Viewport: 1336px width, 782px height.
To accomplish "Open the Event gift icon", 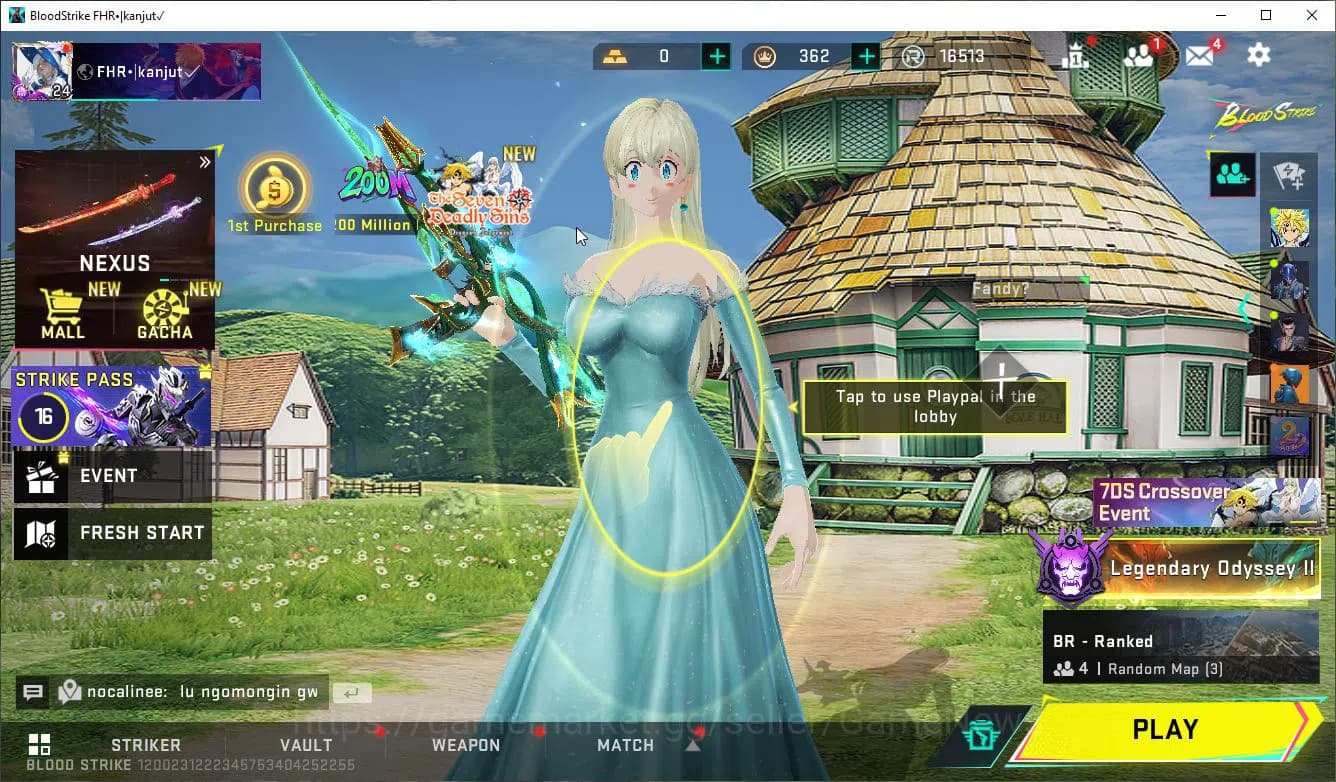I will [40, 476].
